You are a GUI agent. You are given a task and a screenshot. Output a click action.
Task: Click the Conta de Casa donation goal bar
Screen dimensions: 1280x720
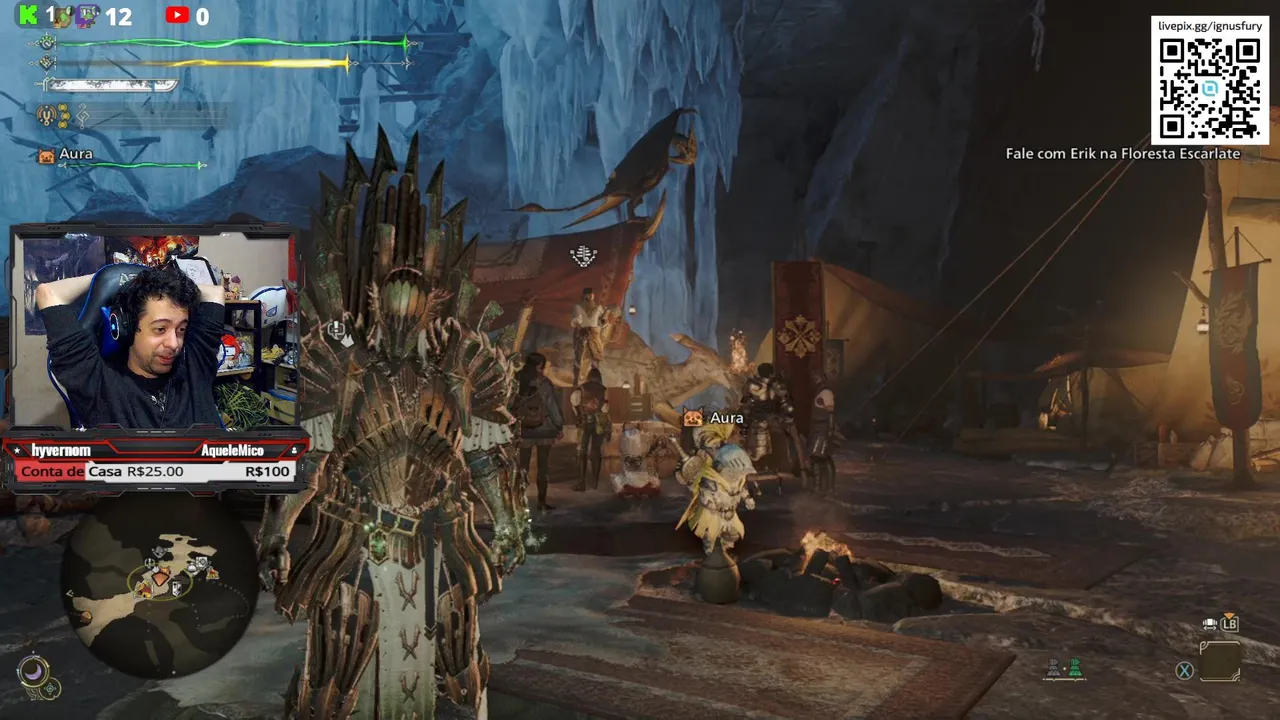point(155,472)
